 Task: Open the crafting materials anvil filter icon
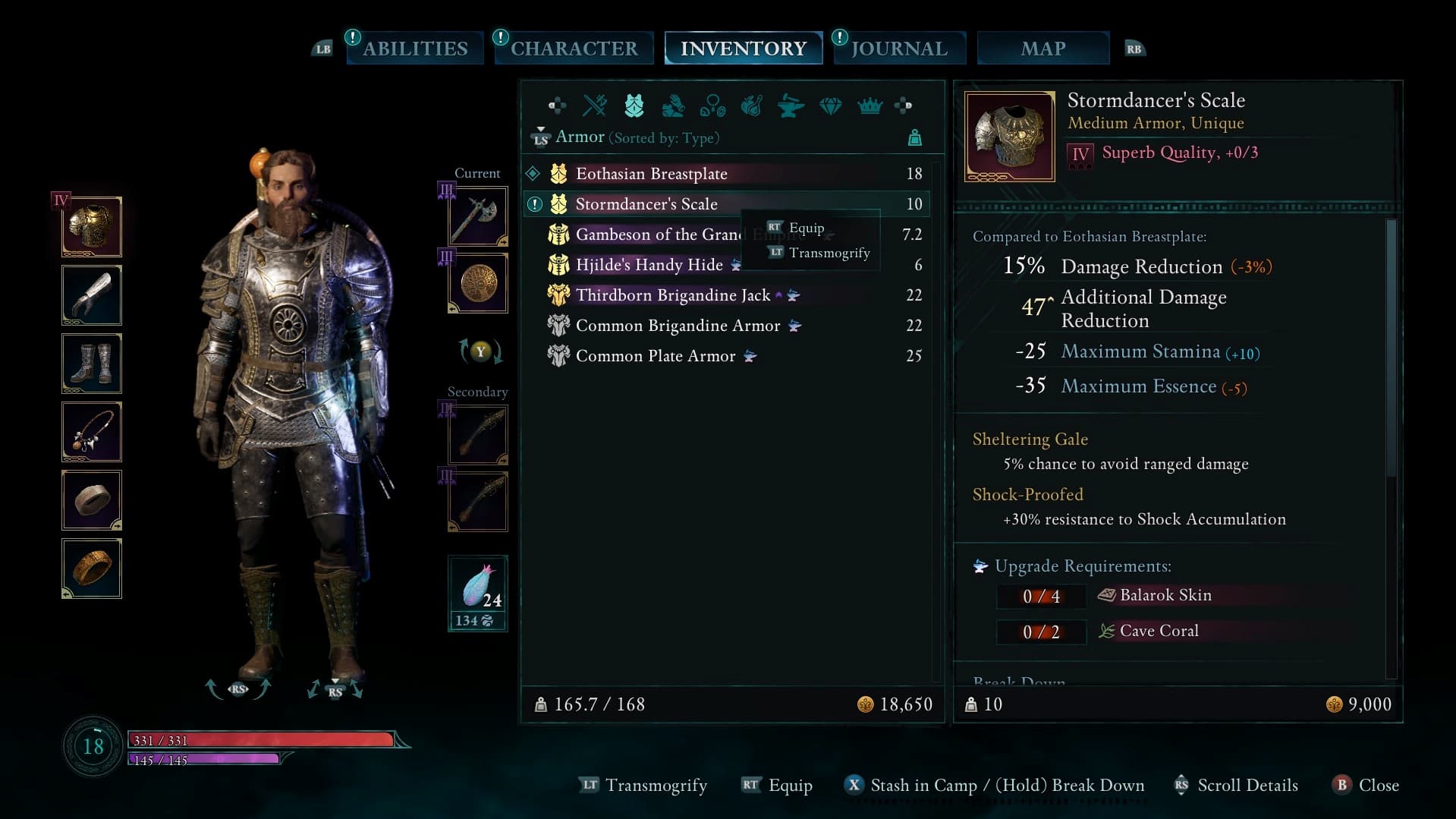(x=791, y=107)
